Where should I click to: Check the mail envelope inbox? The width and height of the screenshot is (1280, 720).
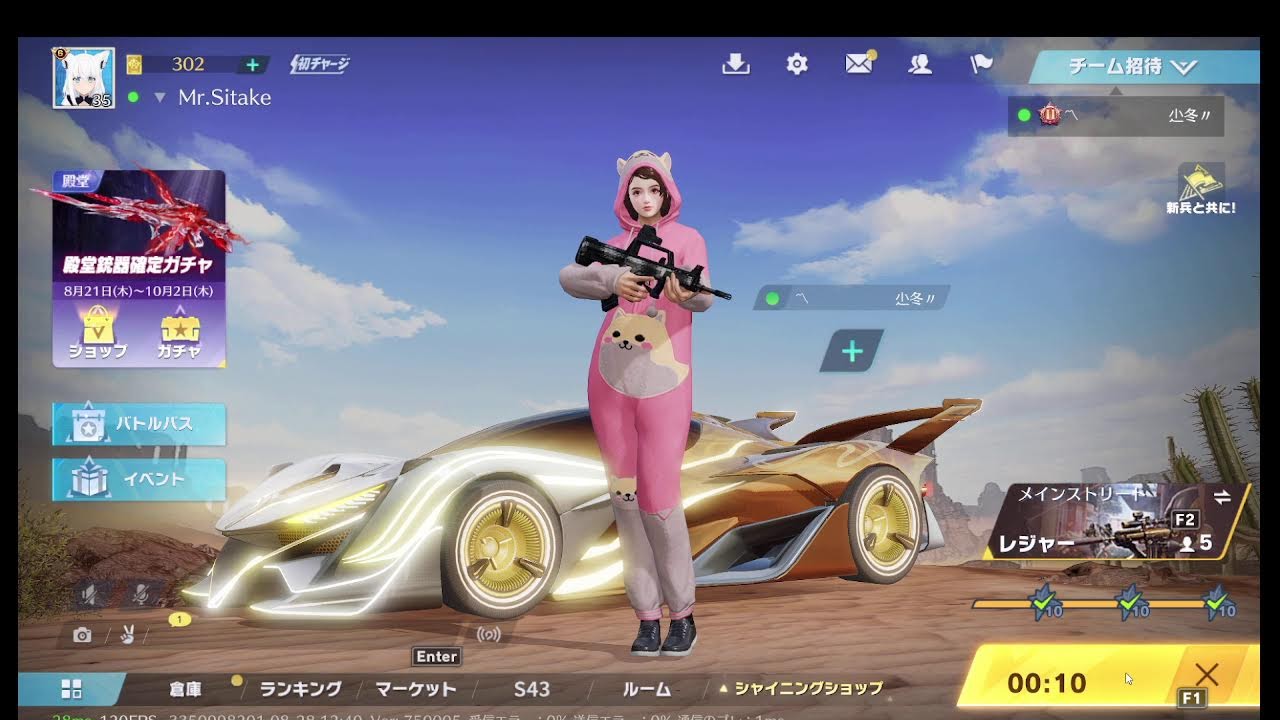pos(858,64)
